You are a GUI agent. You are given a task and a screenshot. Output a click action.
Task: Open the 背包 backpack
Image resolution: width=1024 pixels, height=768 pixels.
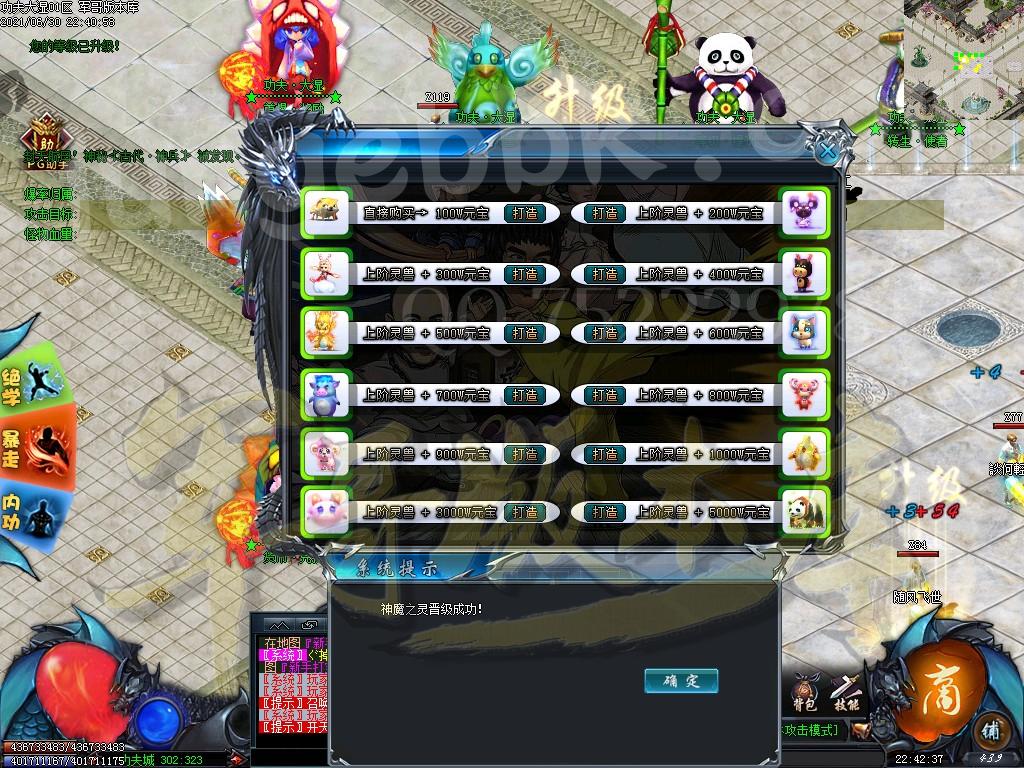click(806, 693)
